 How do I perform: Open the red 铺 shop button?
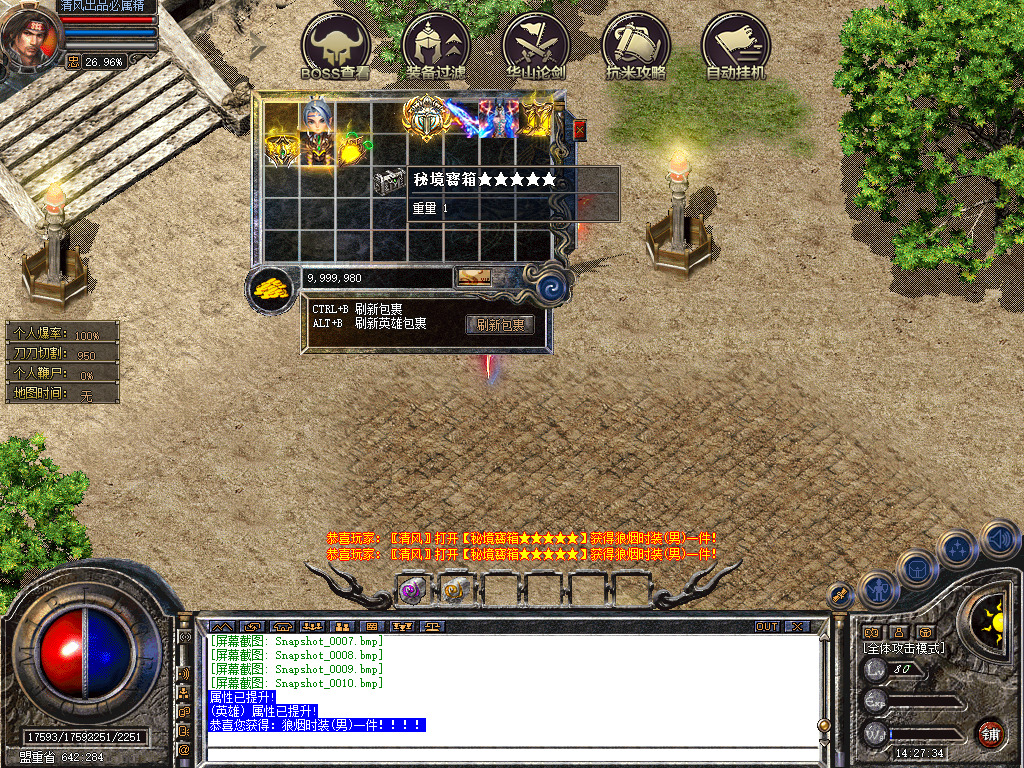[990, 732]
